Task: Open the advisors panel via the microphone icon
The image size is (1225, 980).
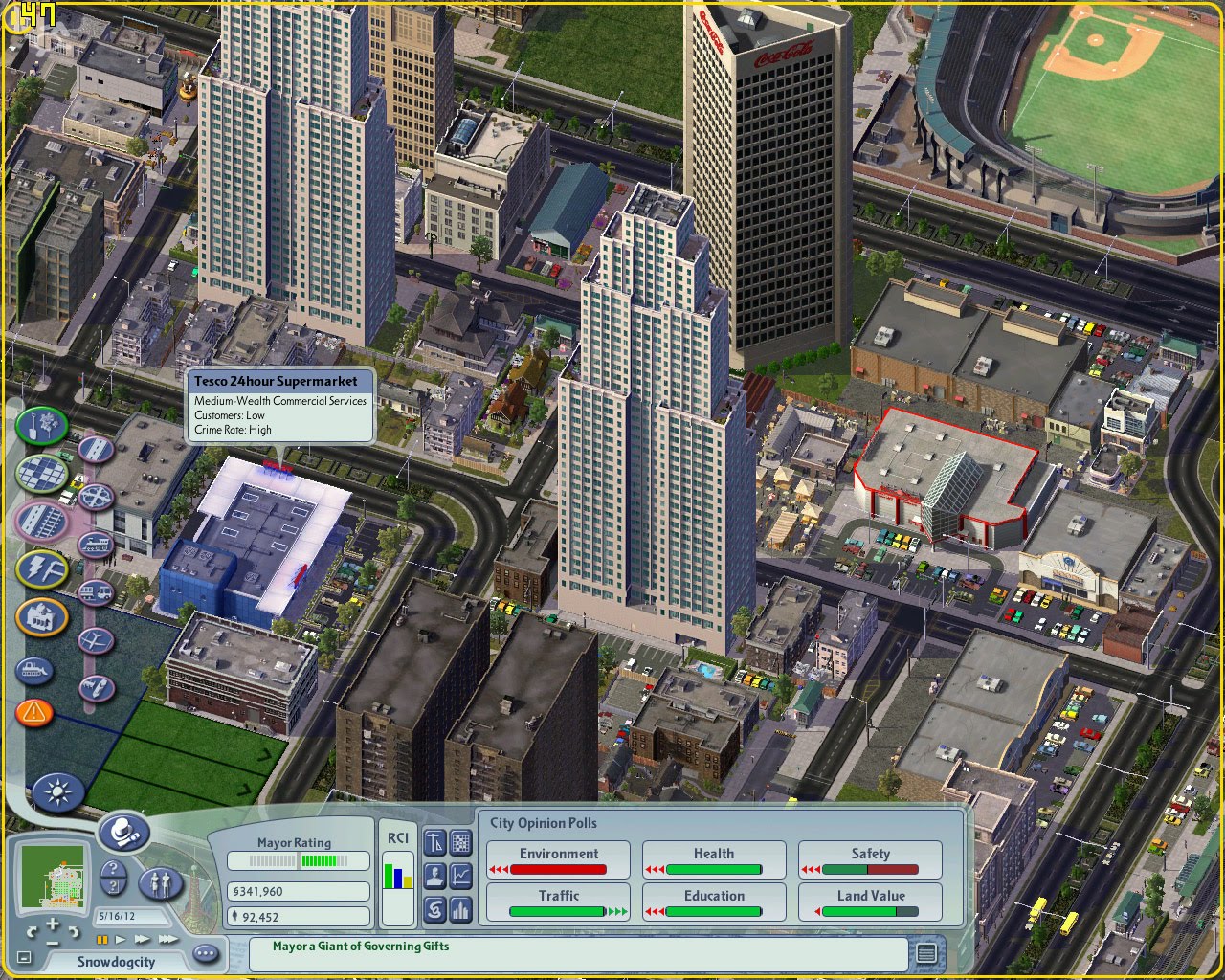Action: [x=124, y=832]
